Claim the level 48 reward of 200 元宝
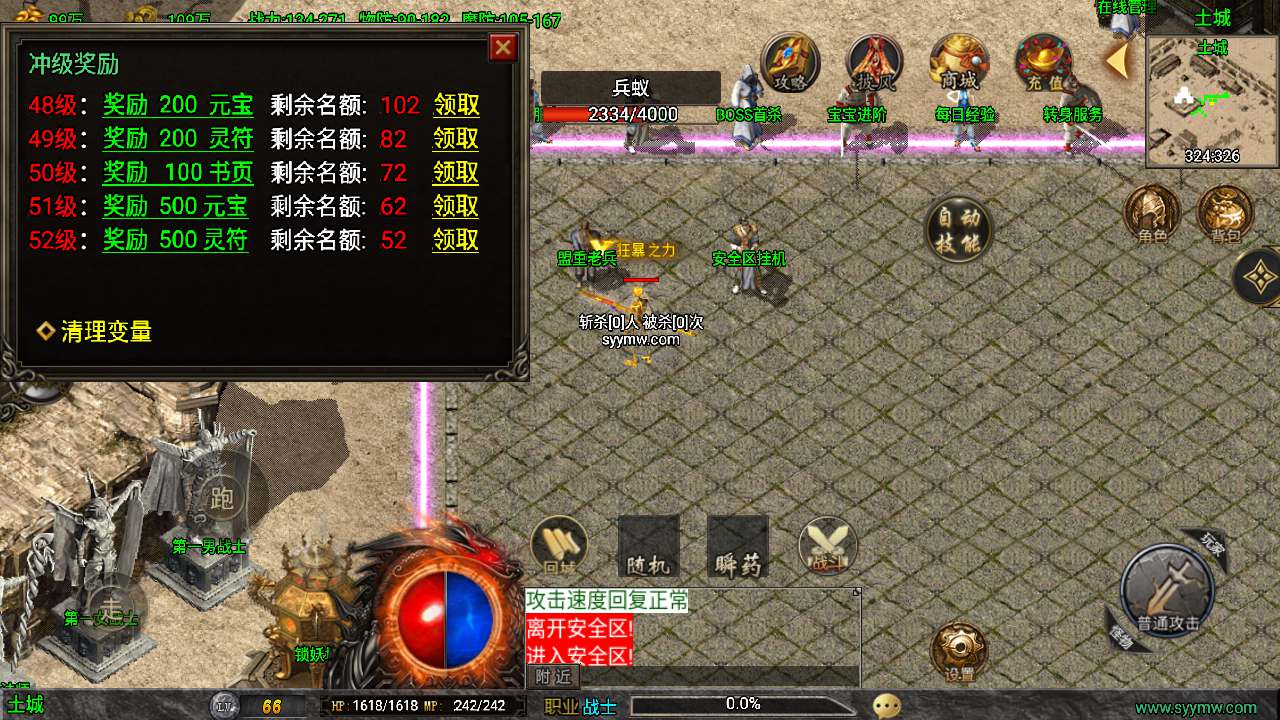Screen dimensions: 1280x720 tap(455, 105)
